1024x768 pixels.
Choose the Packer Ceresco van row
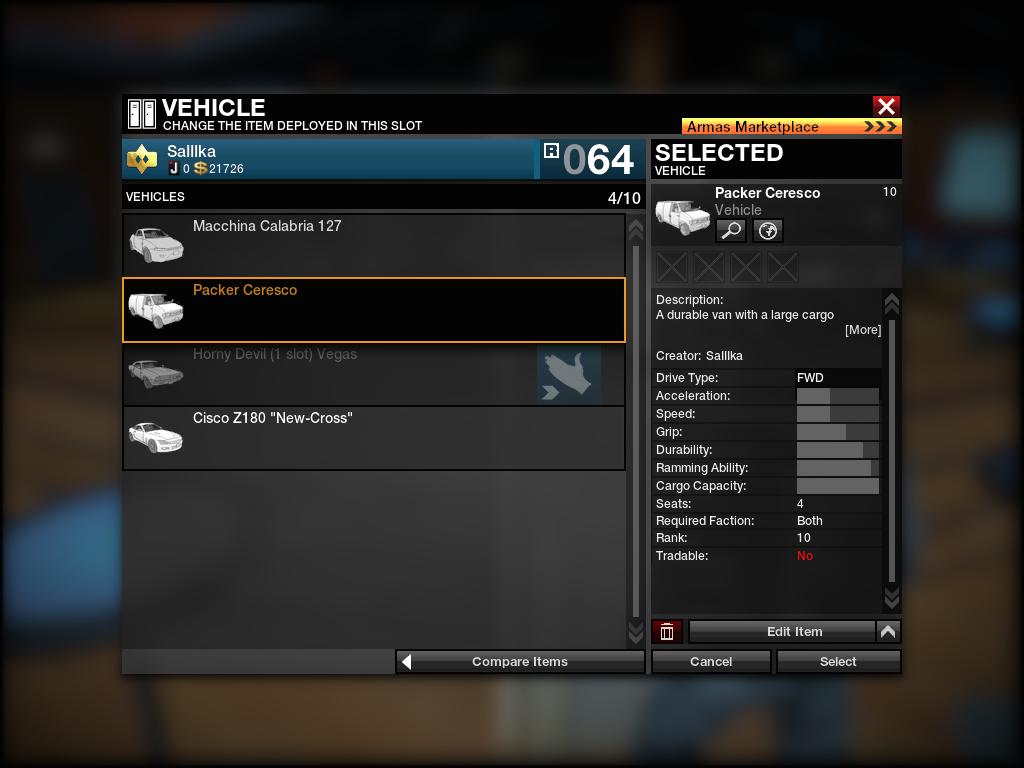[373, 310]
